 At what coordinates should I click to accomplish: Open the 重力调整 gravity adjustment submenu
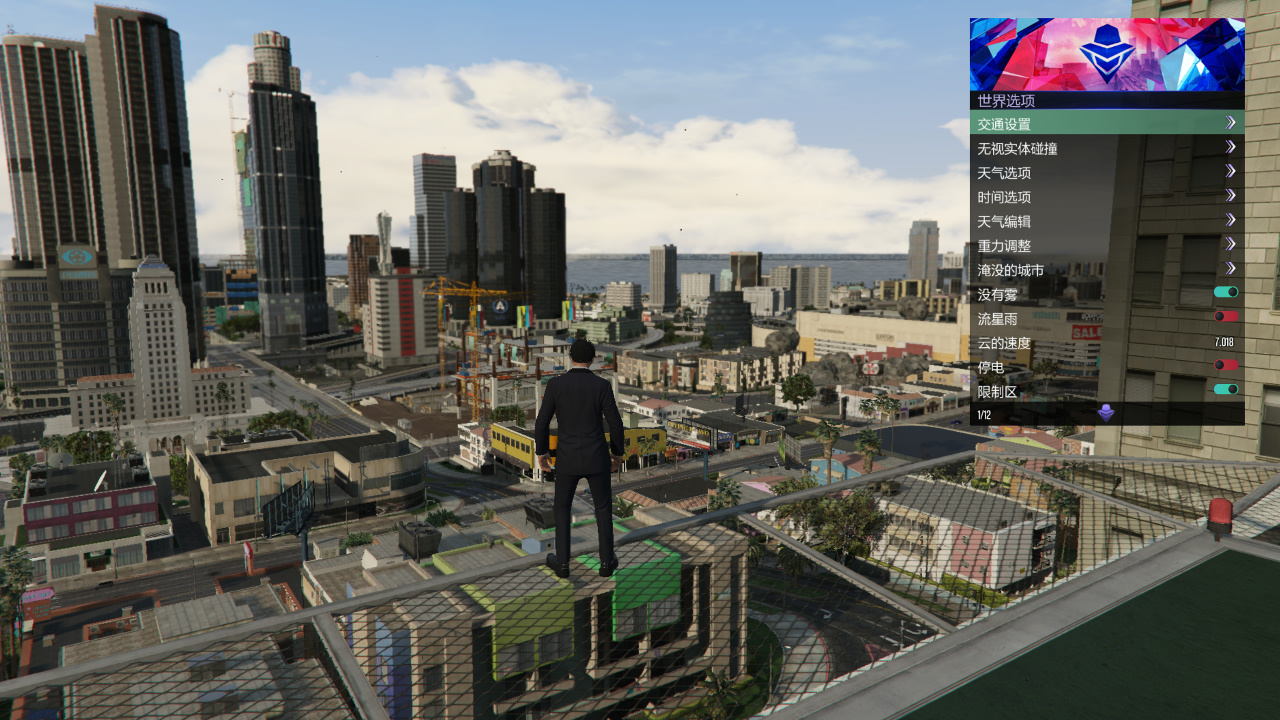click(x=1106, y=245)
